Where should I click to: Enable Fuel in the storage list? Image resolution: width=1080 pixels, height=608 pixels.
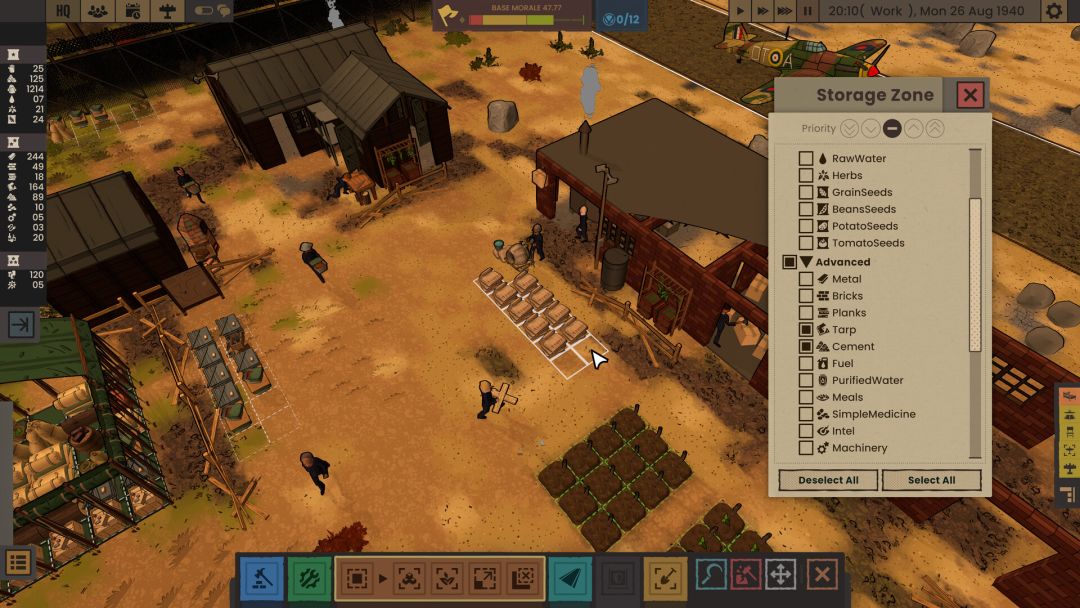point(806,363)
